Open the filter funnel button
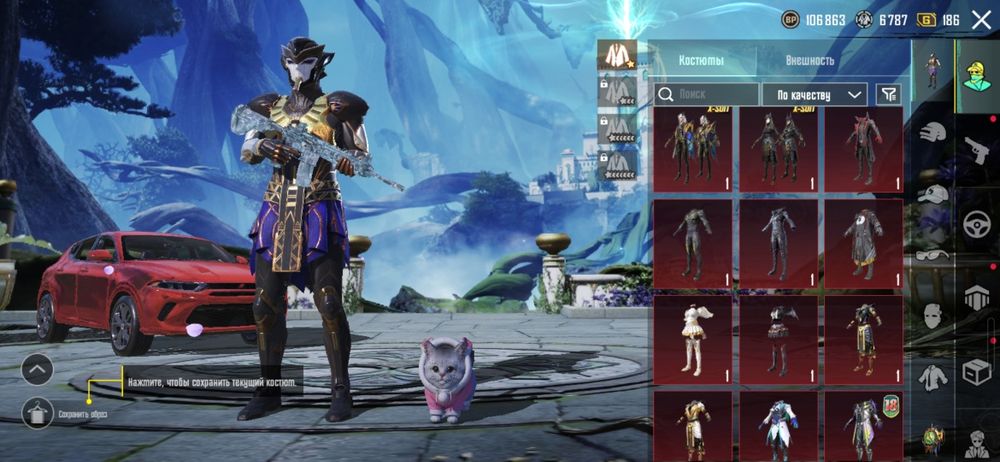Viewport: 1000px width, 462px height. pyautogui.click(x=888, y=94)
